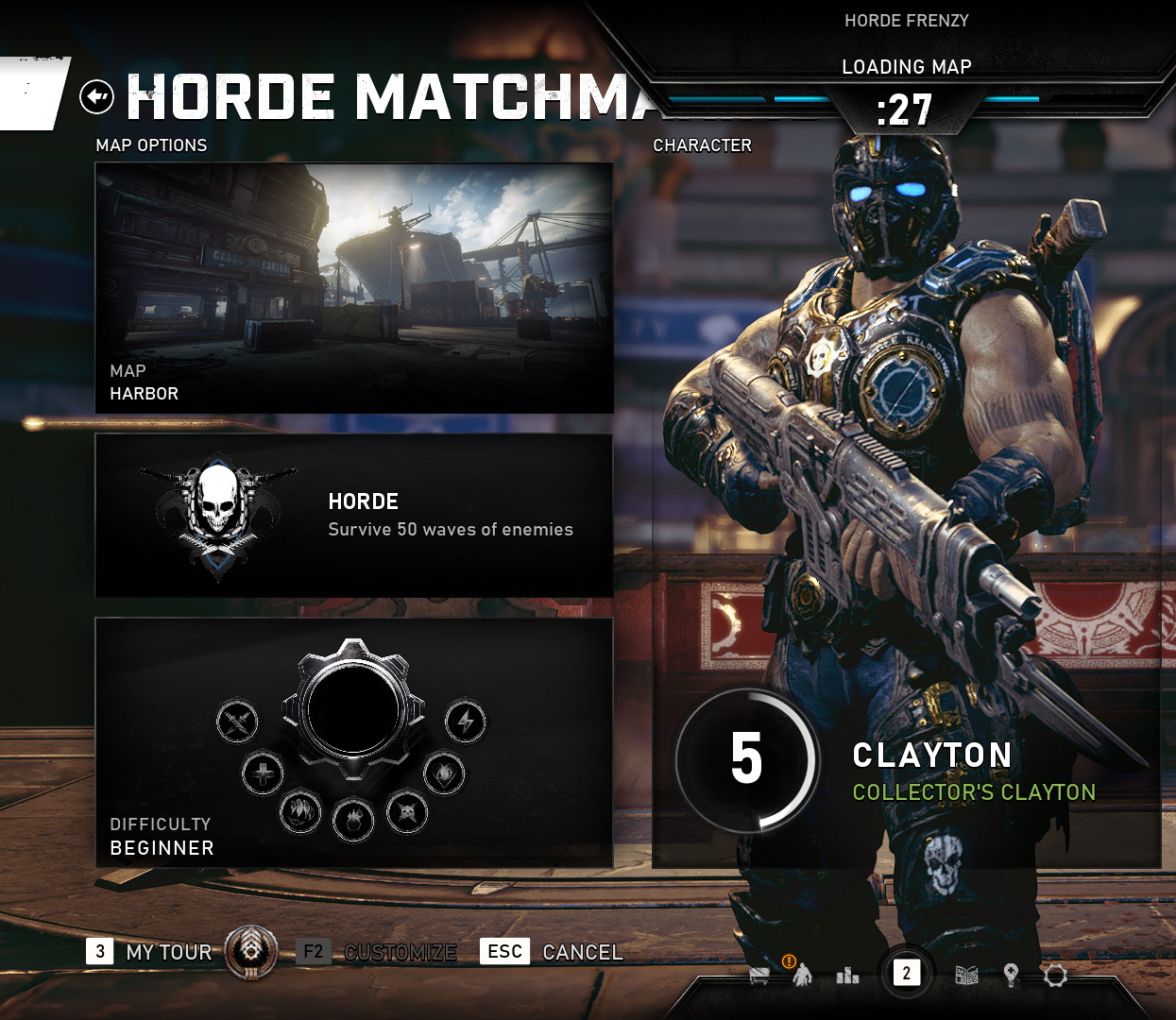Open the store cart icon

click(759, 975)
